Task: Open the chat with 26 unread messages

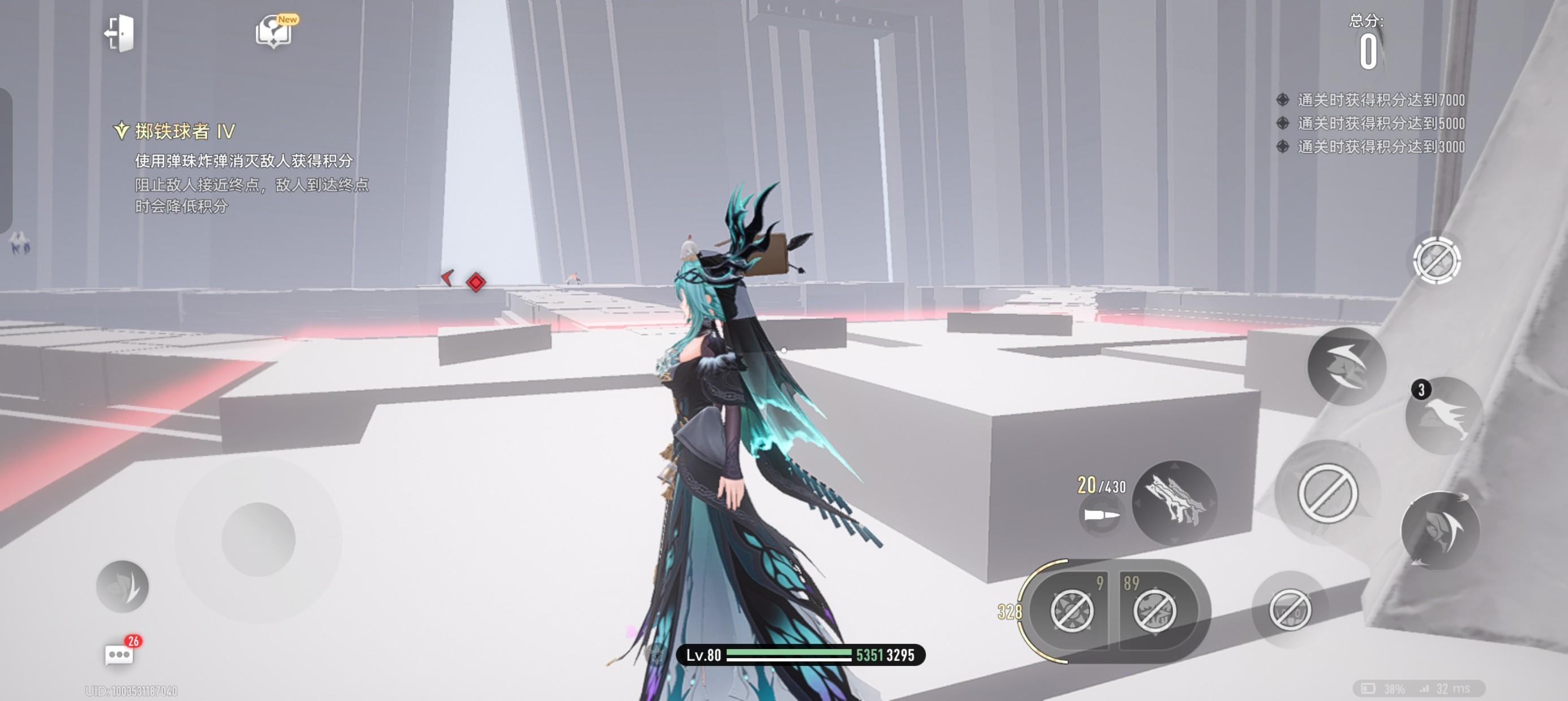Action: point(119,655)
